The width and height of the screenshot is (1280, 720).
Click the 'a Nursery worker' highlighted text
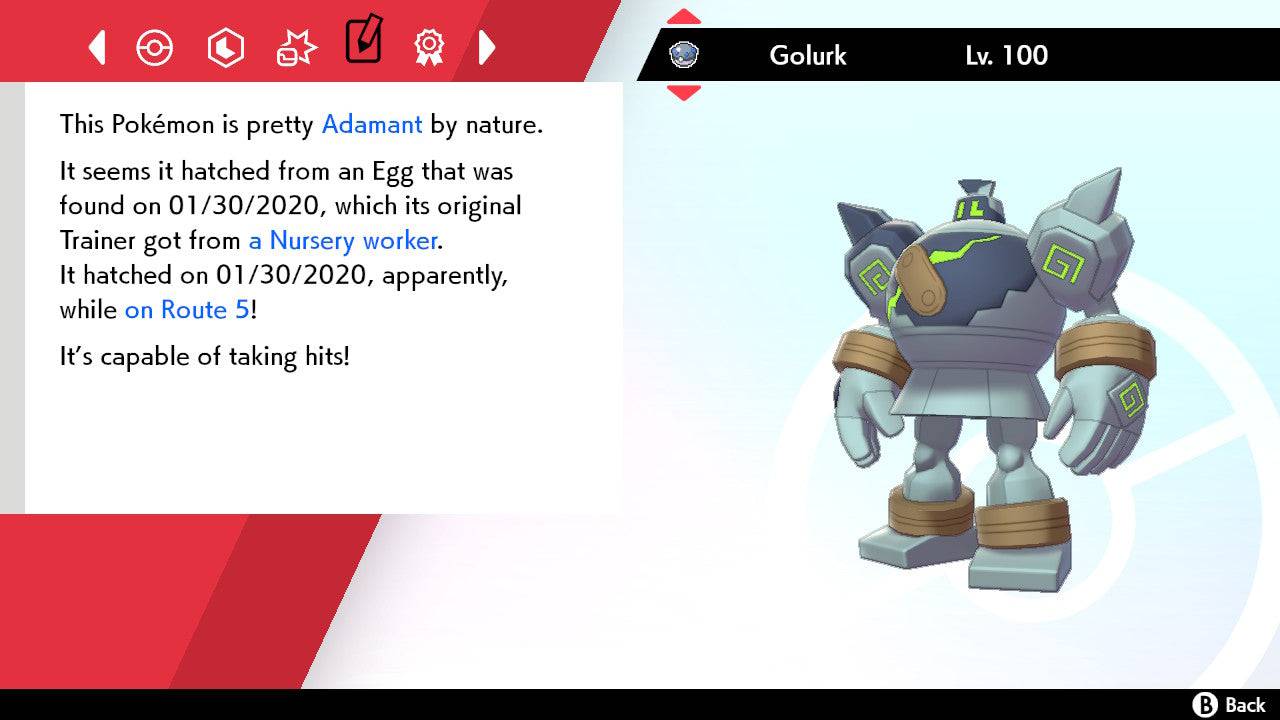click(x=341, y=240)
